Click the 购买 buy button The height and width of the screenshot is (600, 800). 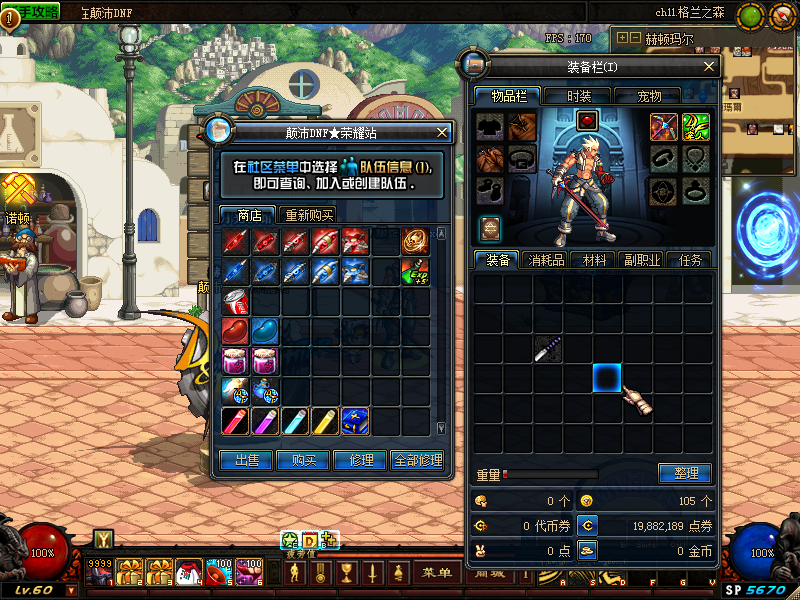pos(304,460)
